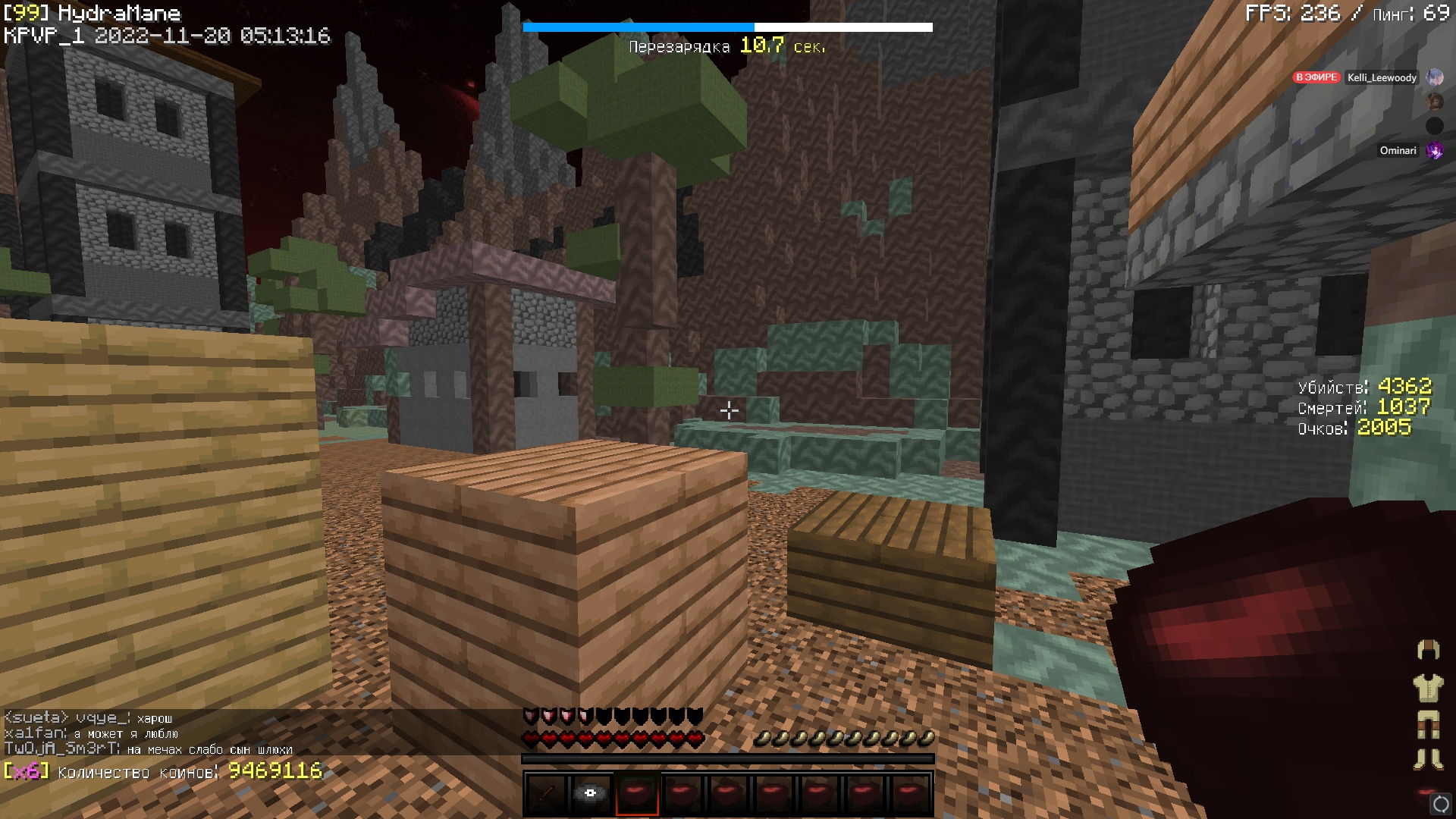Viewport: 1456px width, 819px height.
Task: Click the xalfan chat message line
Action: [91, 733]
